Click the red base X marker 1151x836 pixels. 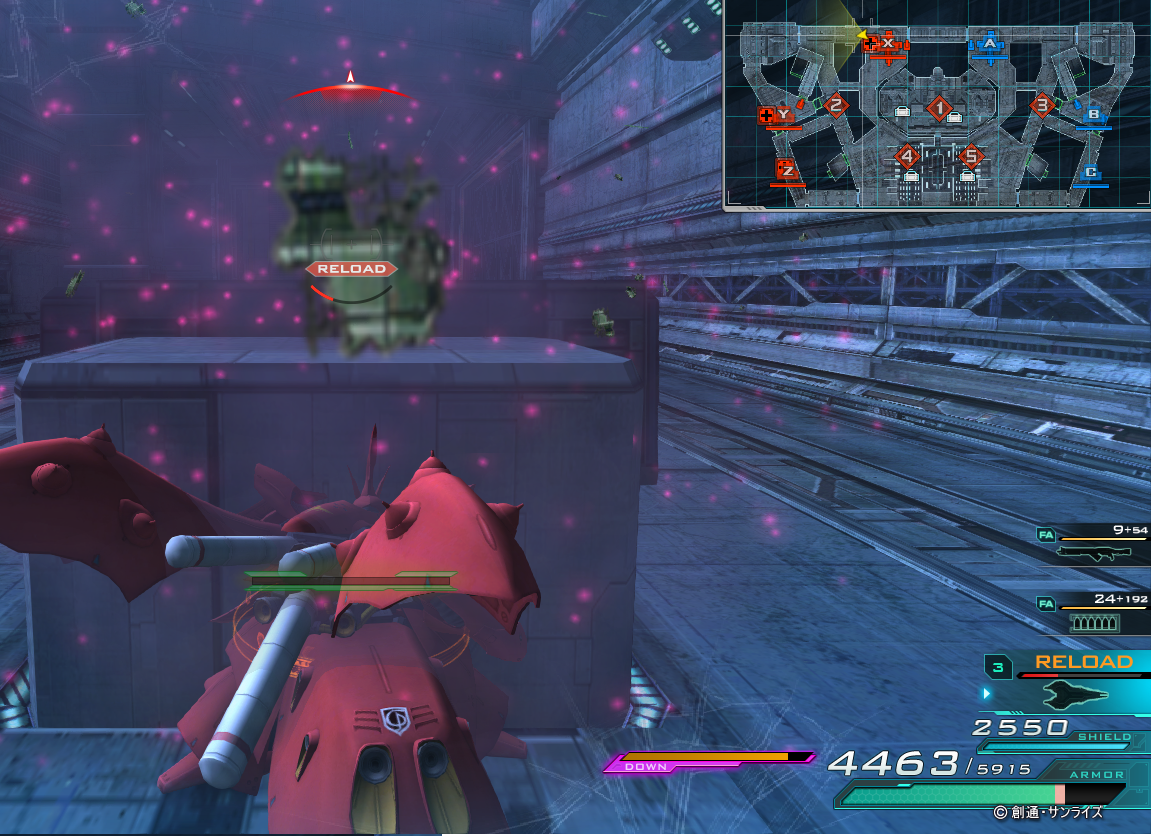point(887,43)
